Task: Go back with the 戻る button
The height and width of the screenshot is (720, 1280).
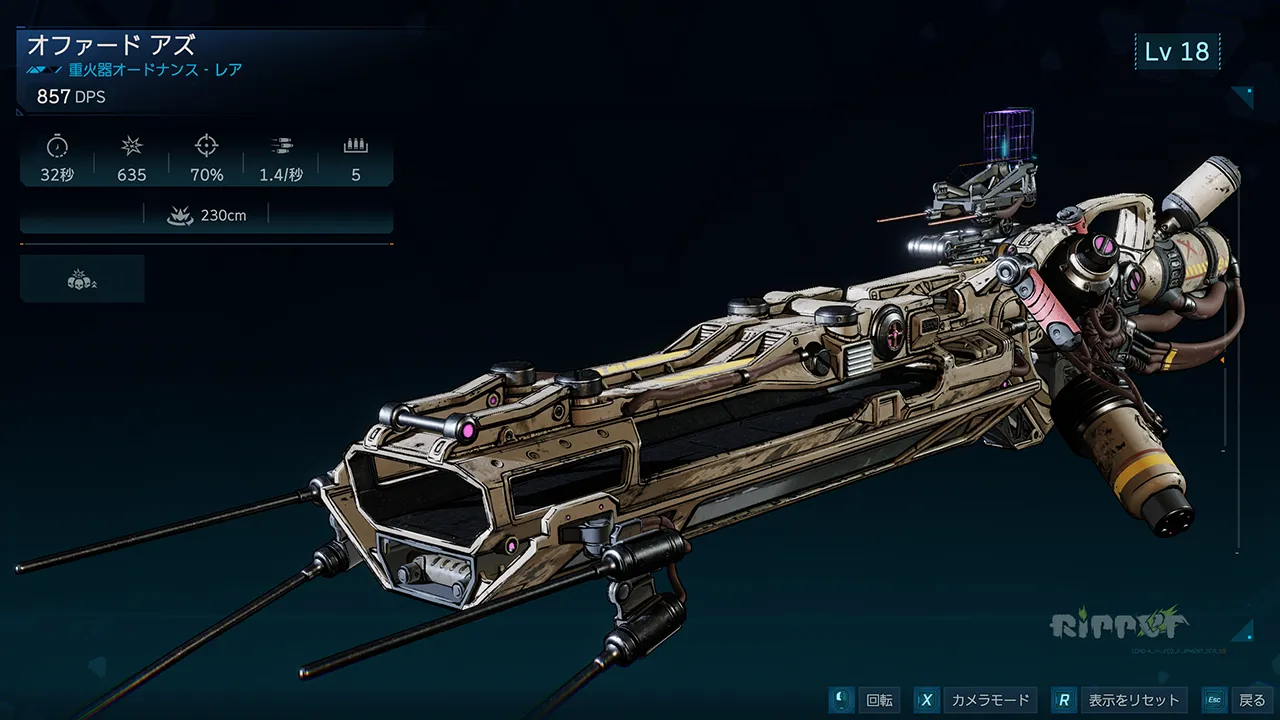Action: (1237, 700)
